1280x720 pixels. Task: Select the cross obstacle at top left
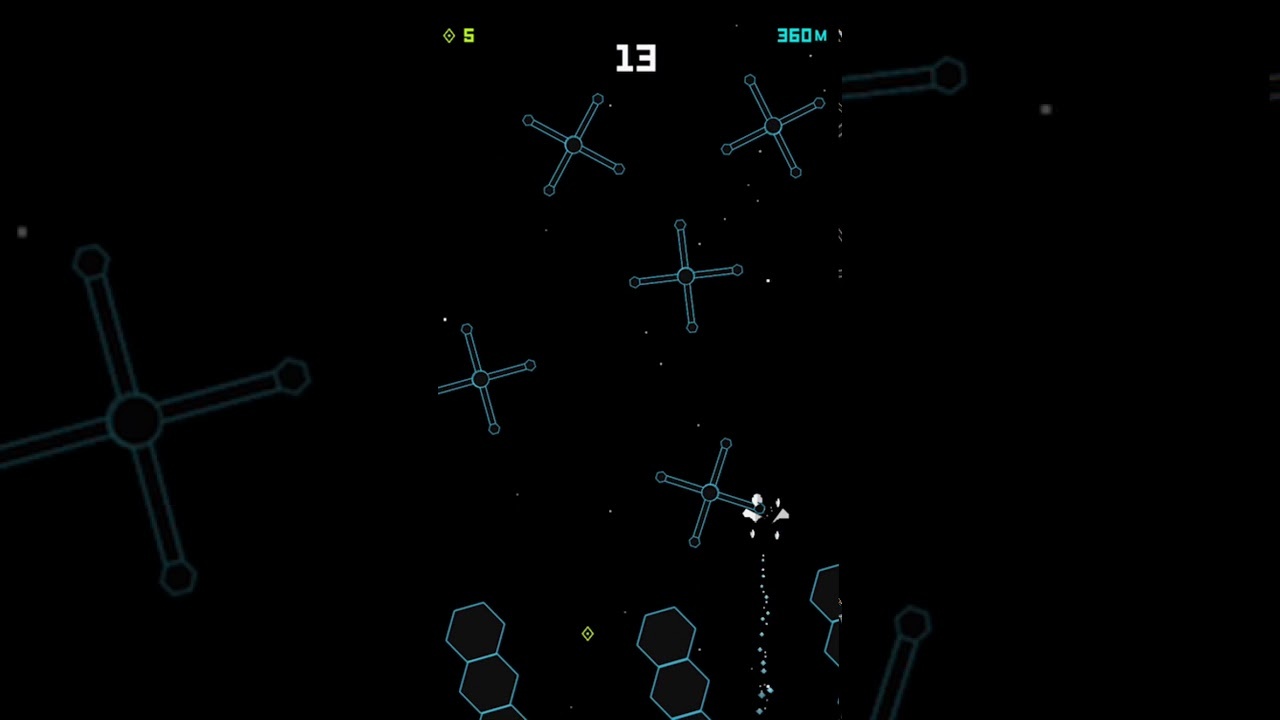575,145
